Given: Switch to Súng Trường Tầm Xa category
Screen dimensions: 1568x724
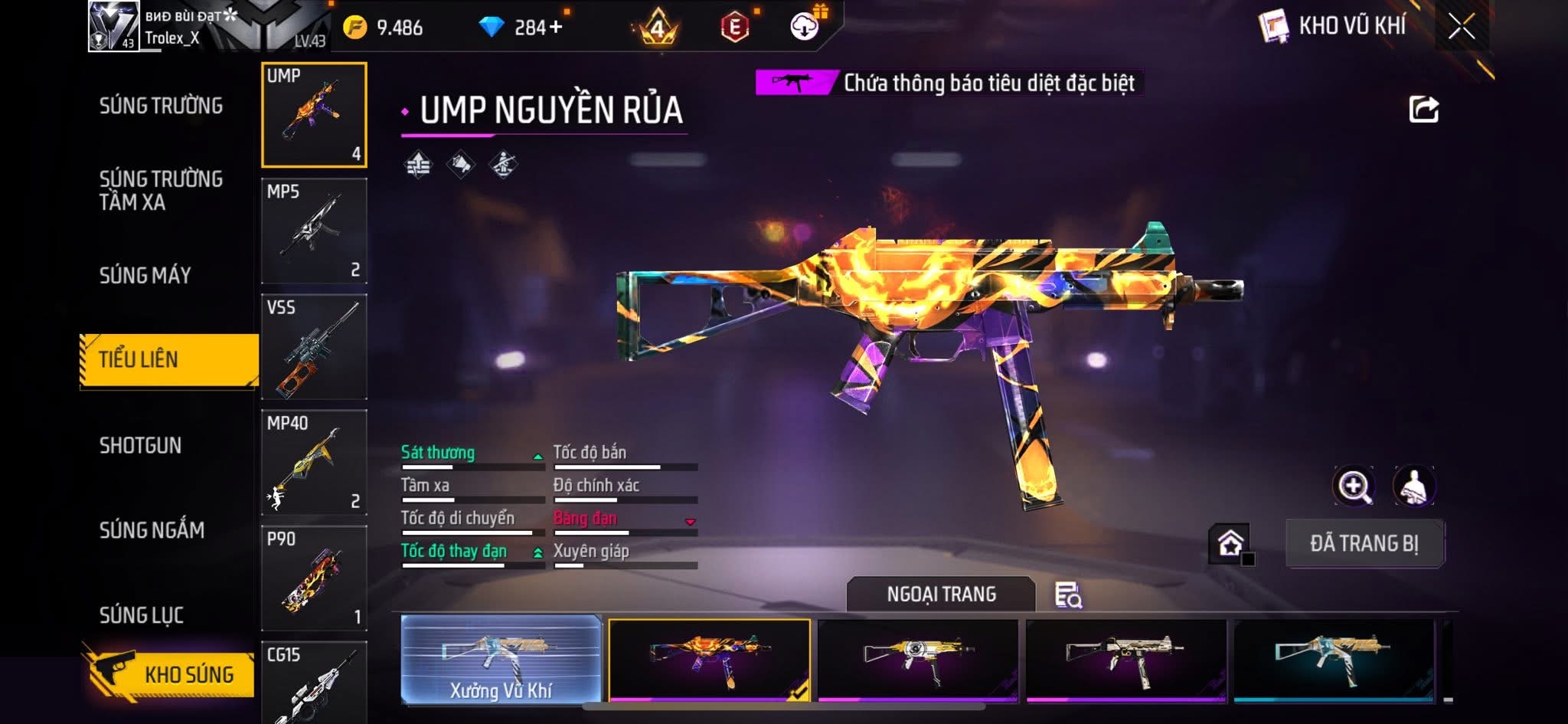Looking at the screenshot, I should pos(161,190).
